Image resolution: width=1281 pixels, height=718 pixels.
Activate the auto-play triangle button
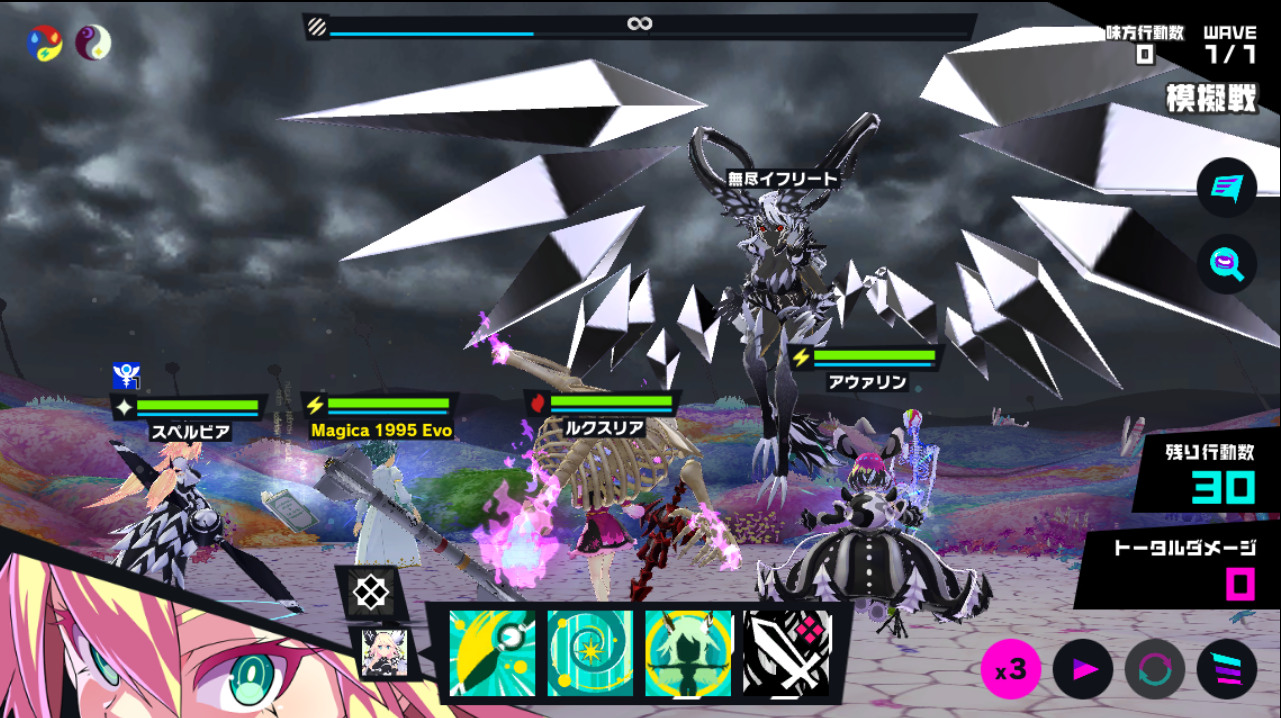coord(1083,669)
